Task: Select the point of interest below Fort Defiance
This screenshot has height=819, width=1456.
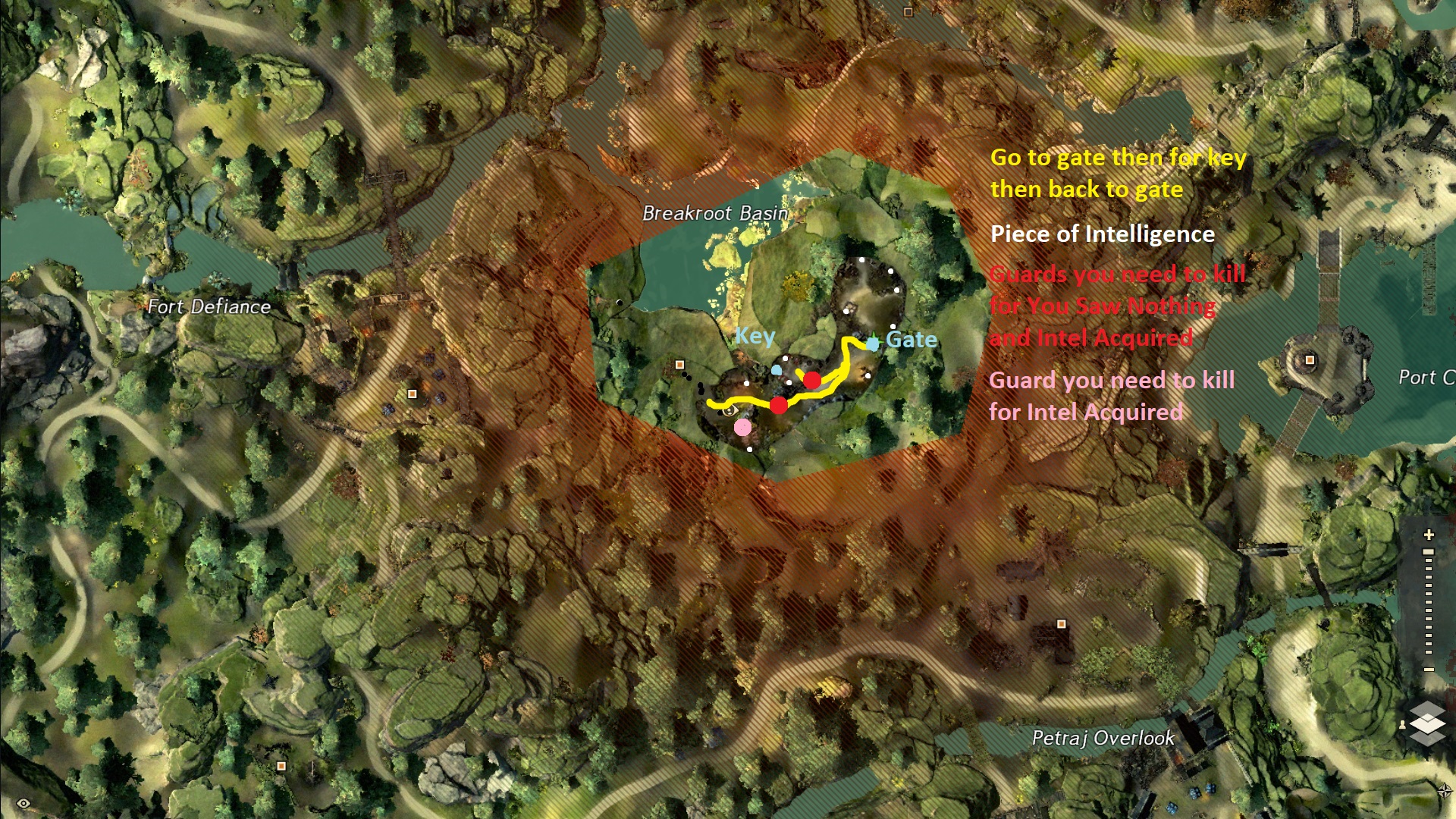Action: [x=413, y=394]
